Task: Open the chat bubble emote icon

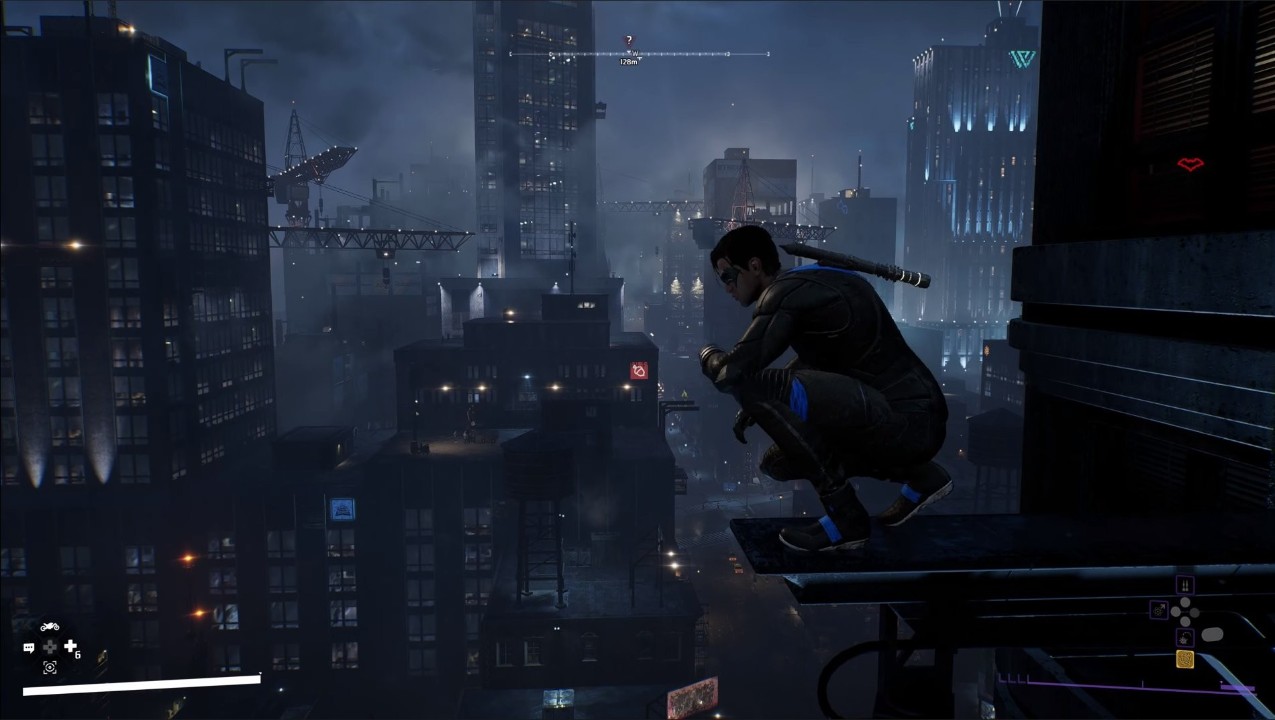Action: 29,648
